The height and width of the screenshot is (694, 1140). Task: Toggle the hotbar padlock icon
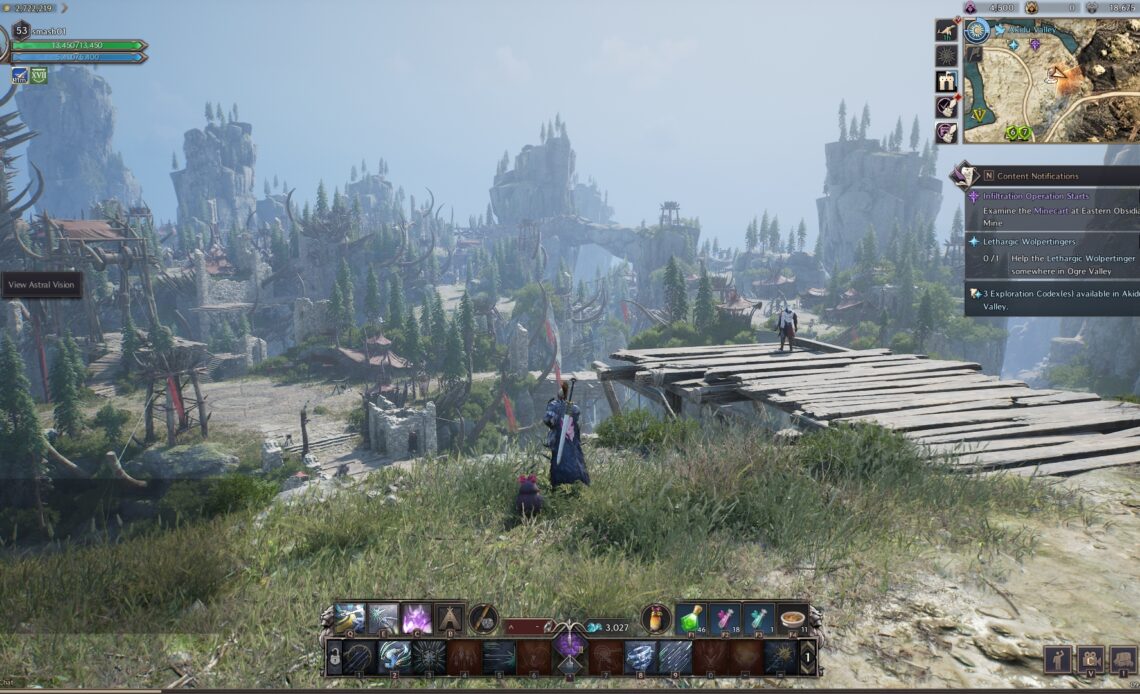(x=334, y=657)
